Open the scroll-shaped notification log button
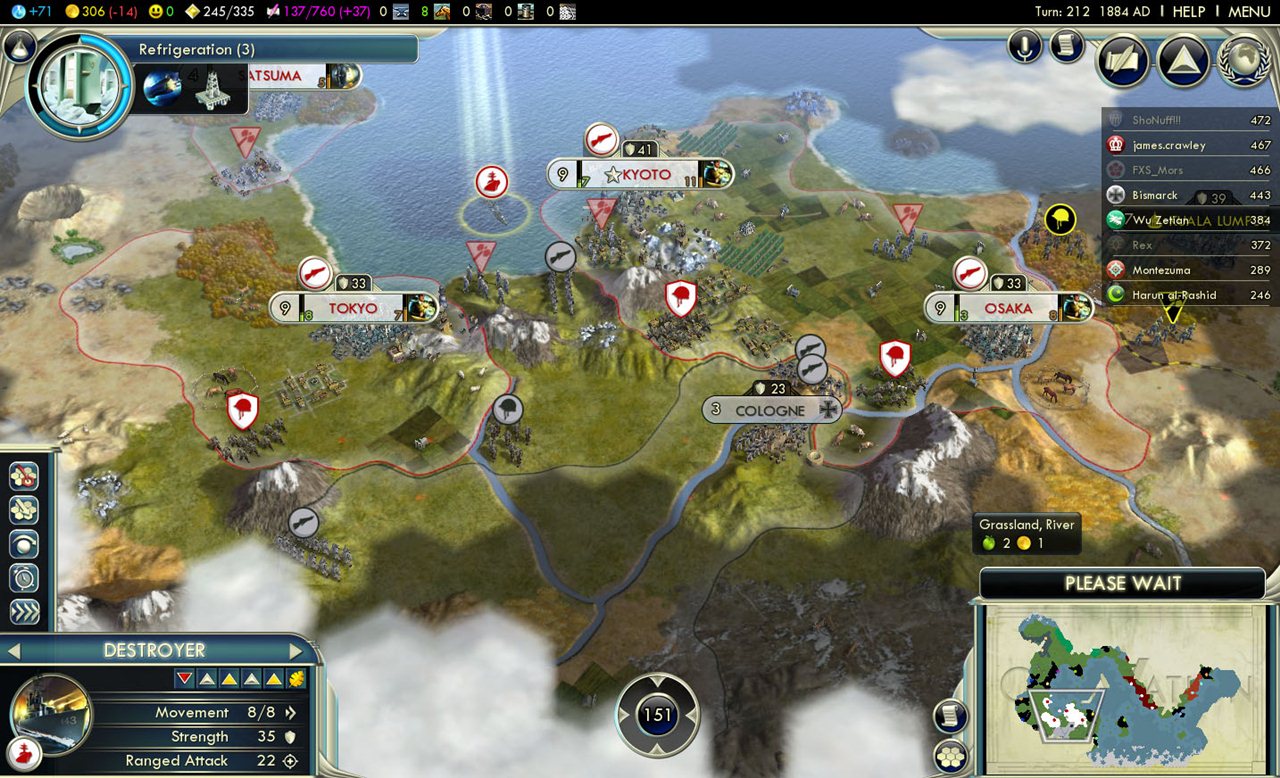 point(1067,46)
